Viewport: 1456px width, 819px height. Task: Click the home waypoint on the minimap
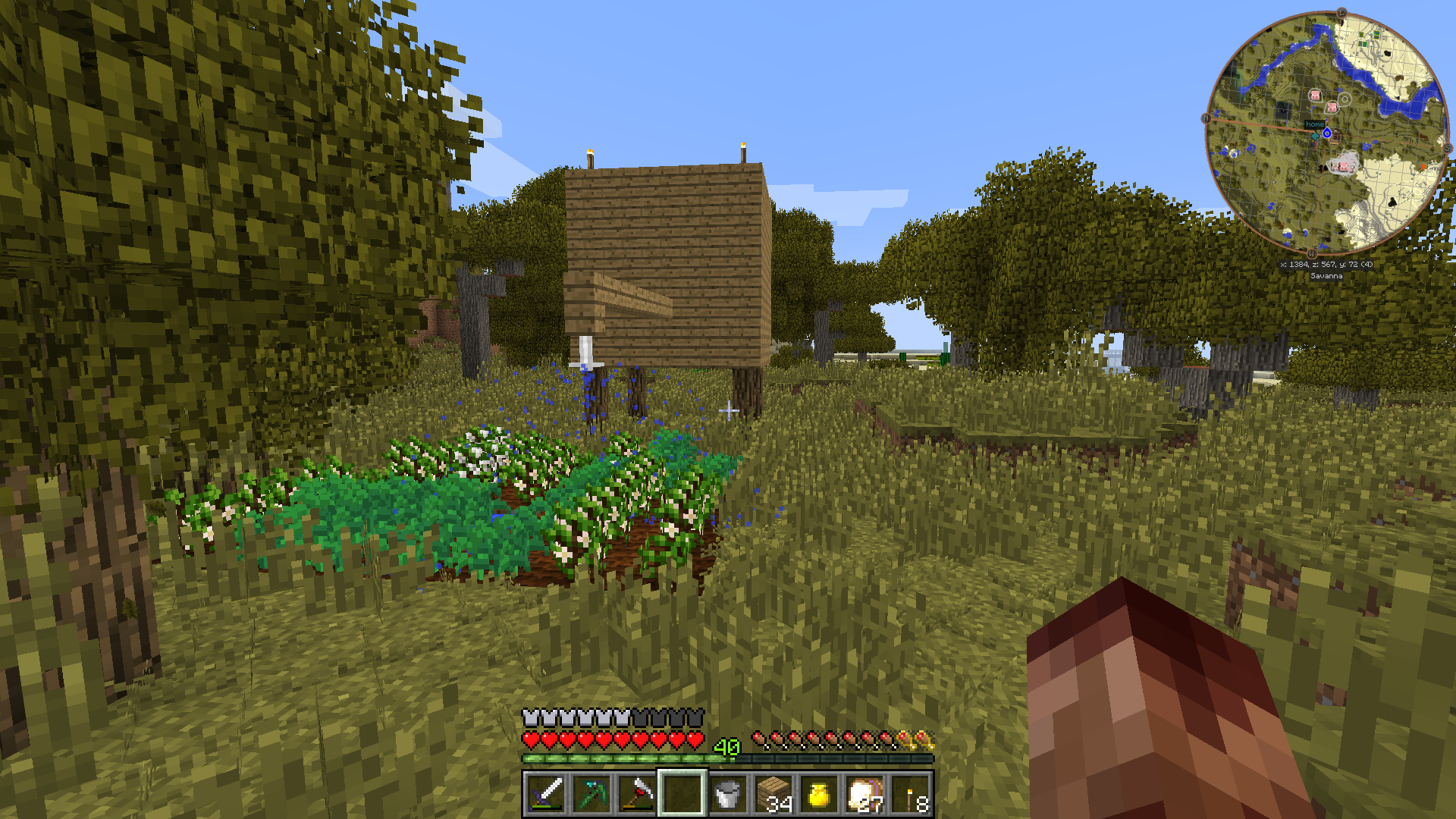[x=1314, y=124]
